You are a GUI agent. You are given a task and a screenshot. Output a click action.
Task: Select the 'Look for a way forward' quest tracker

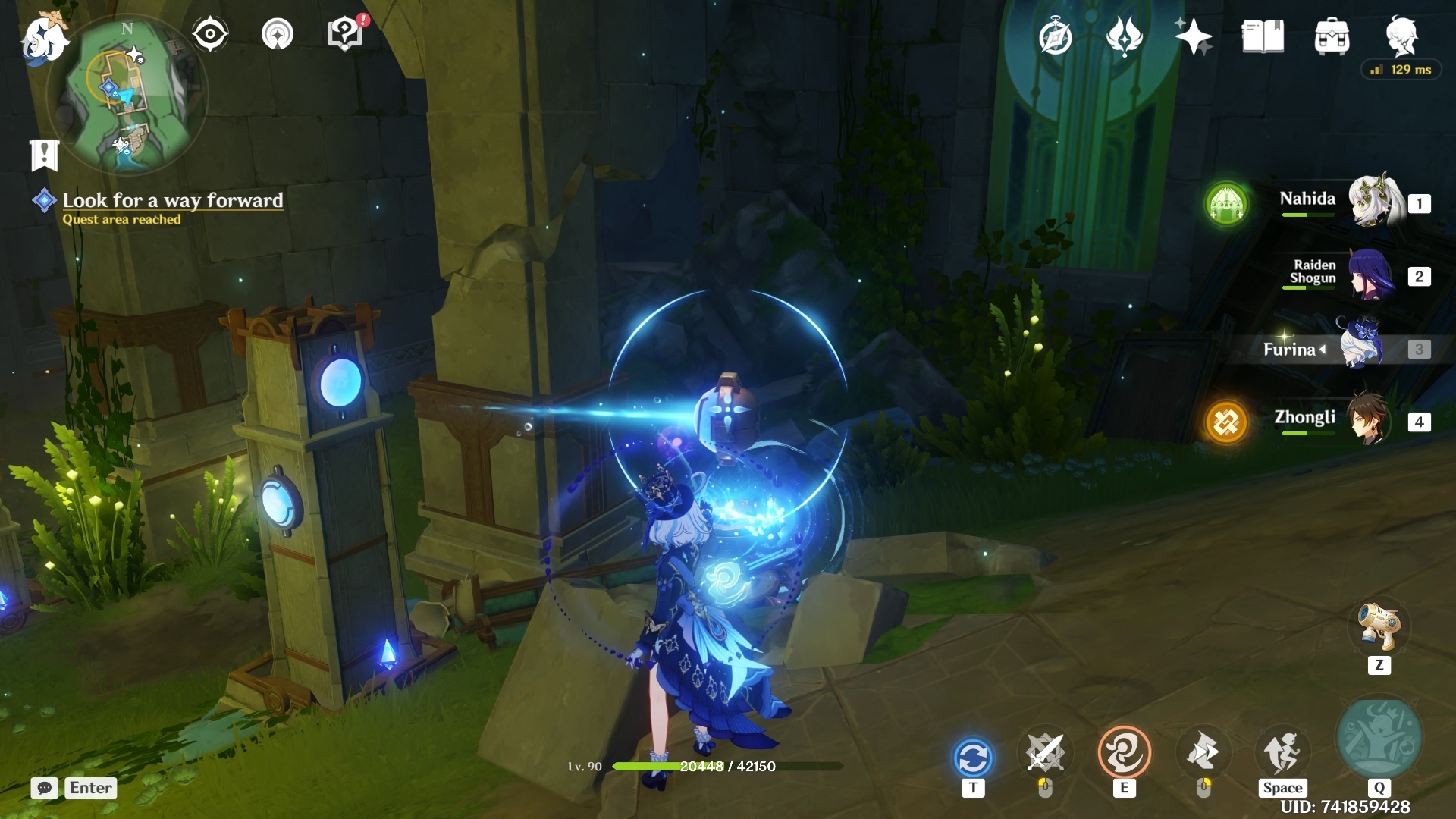point(172,200)
